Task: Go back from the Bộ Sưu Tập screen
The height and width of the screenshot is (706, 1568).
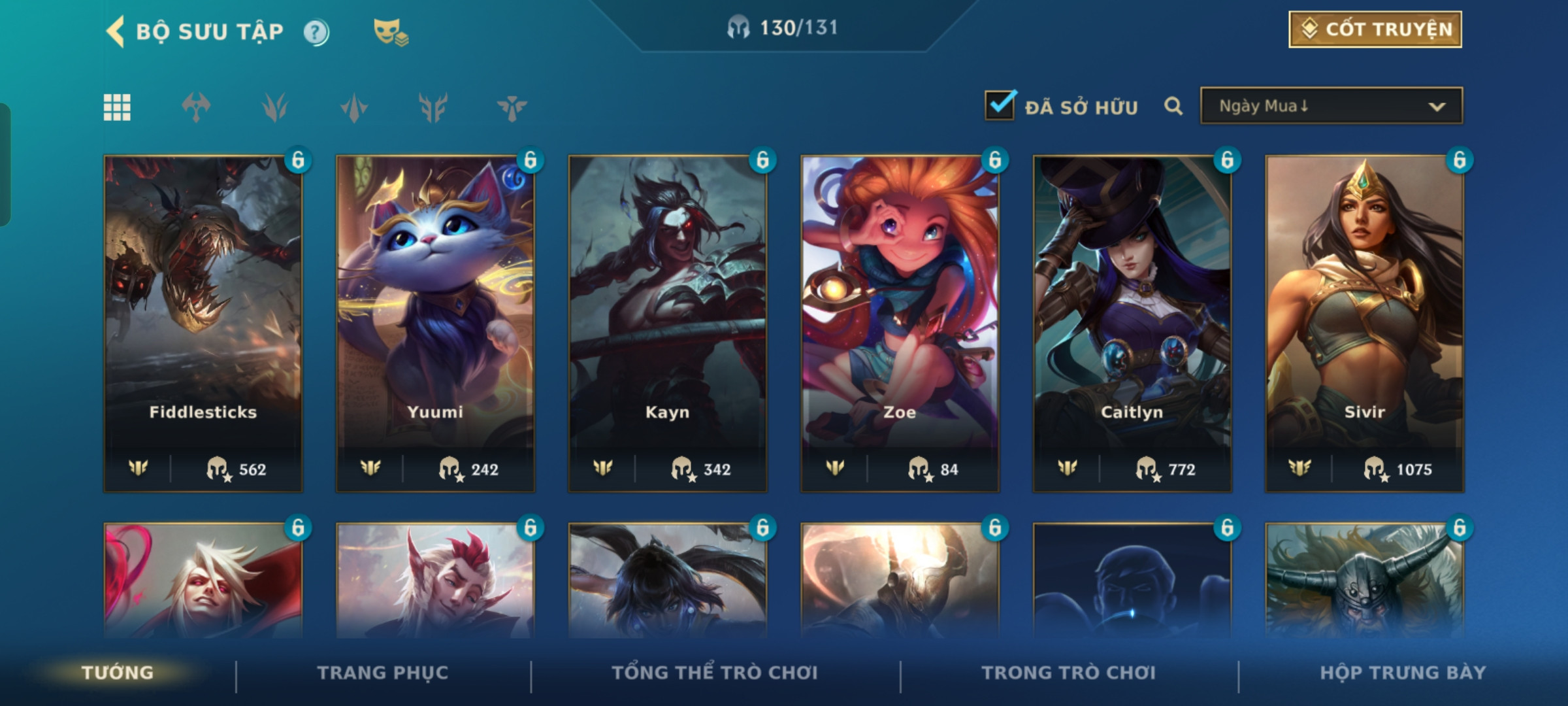Action: [x=116, y=31]
